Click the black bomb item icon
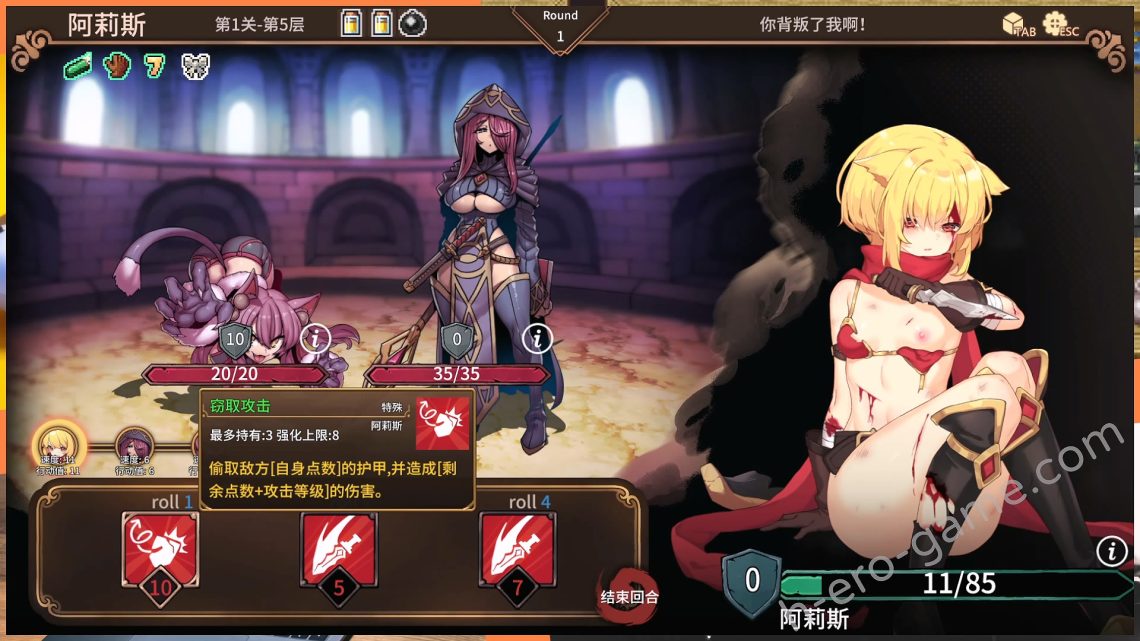1140x641 pixels. (411, 23)
